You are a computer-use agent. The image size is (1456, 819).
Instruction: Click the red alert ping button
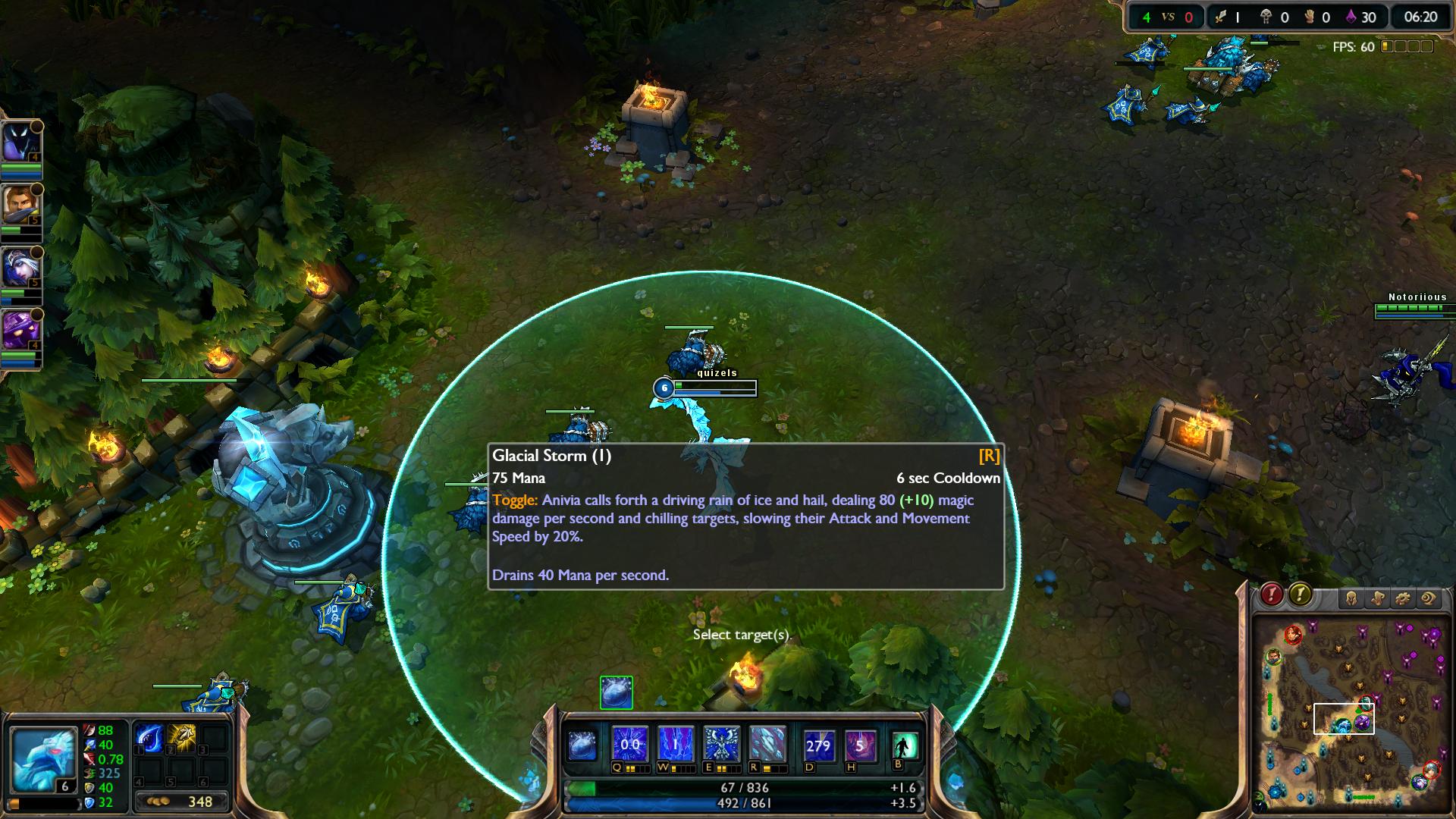pyautogui.click(x=1272, y=595)
